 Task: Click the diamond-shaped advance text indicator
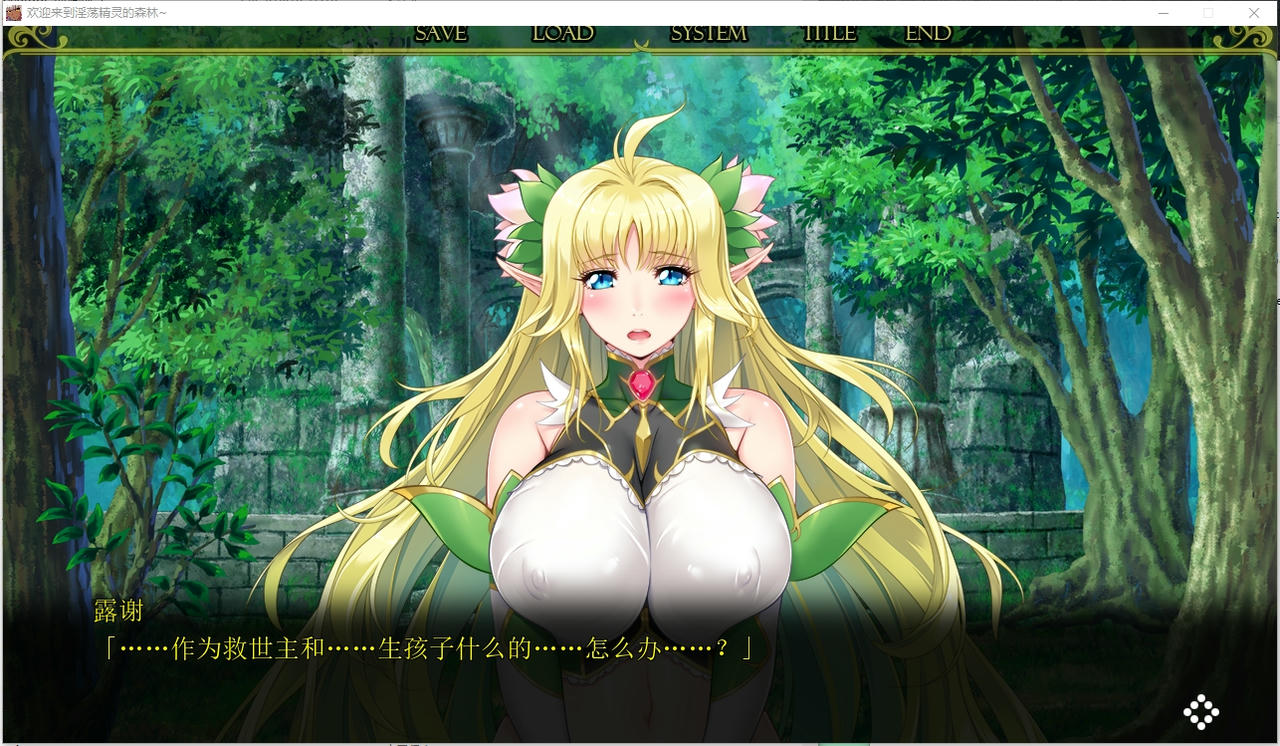point(1201,711)
